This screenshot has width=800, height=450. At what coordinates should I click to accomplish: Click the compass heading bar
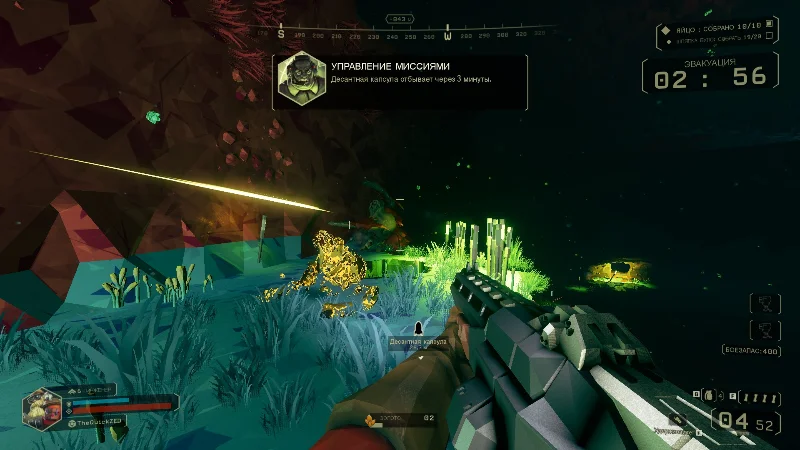[413, 33]
